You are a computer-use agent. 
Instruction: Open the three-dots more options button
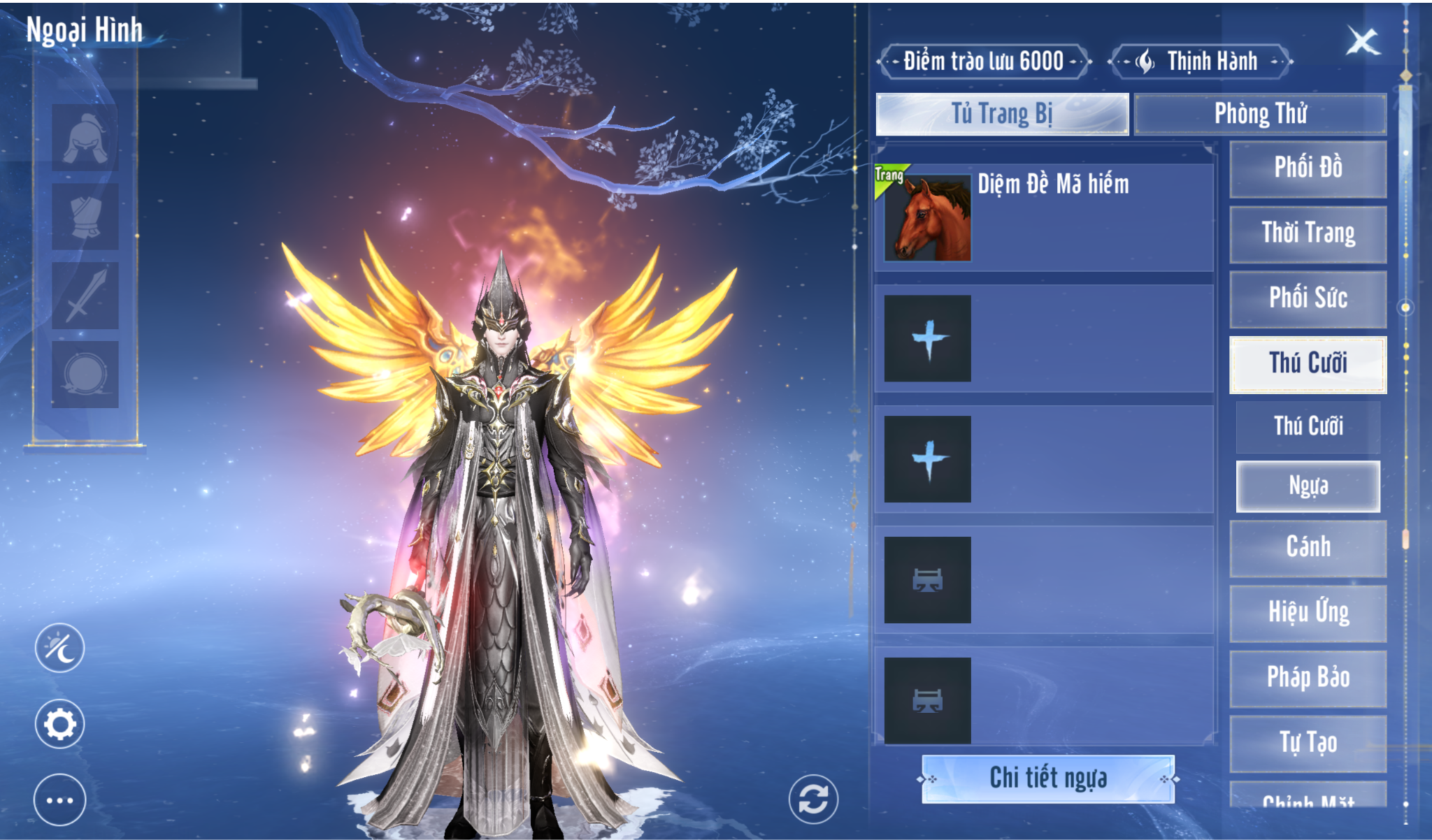(60, 800)
